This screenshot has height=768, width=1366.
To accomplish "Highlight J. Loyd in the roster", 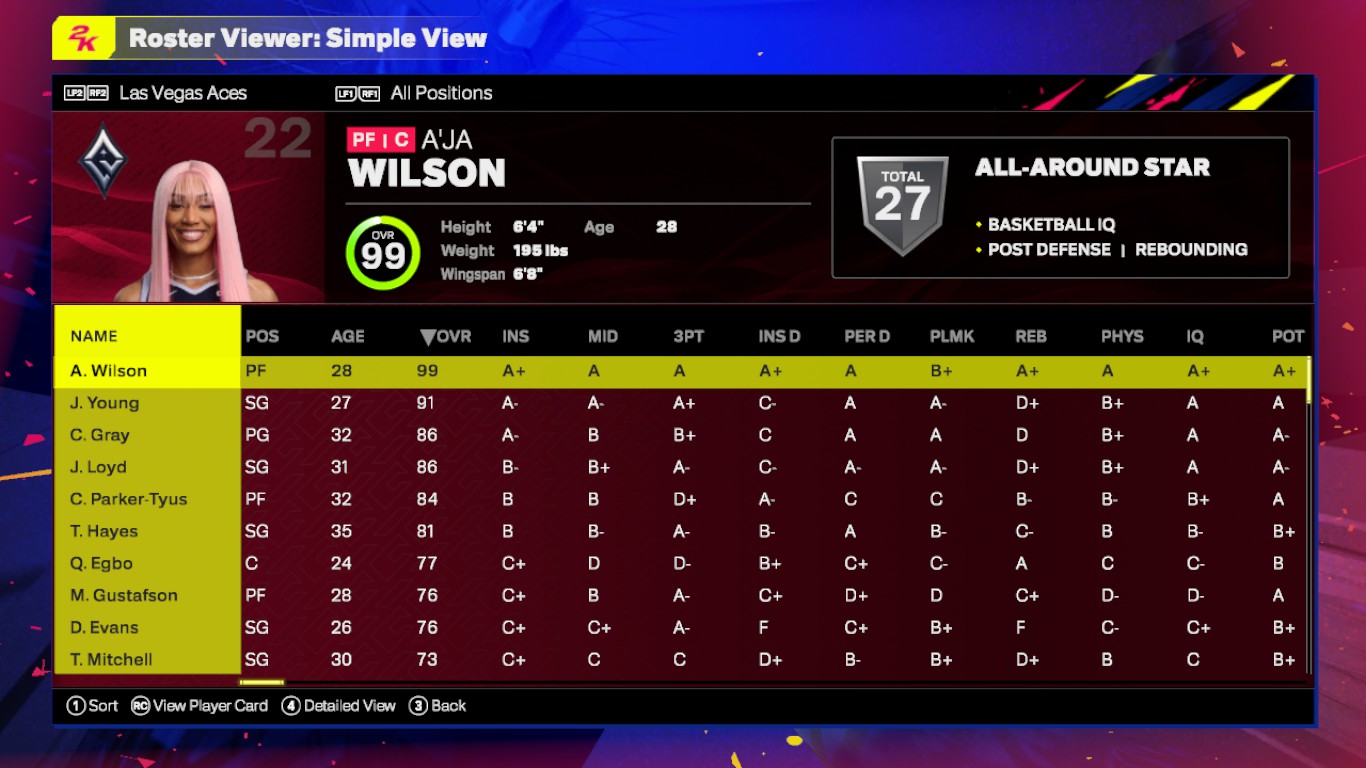I will 99,467.
